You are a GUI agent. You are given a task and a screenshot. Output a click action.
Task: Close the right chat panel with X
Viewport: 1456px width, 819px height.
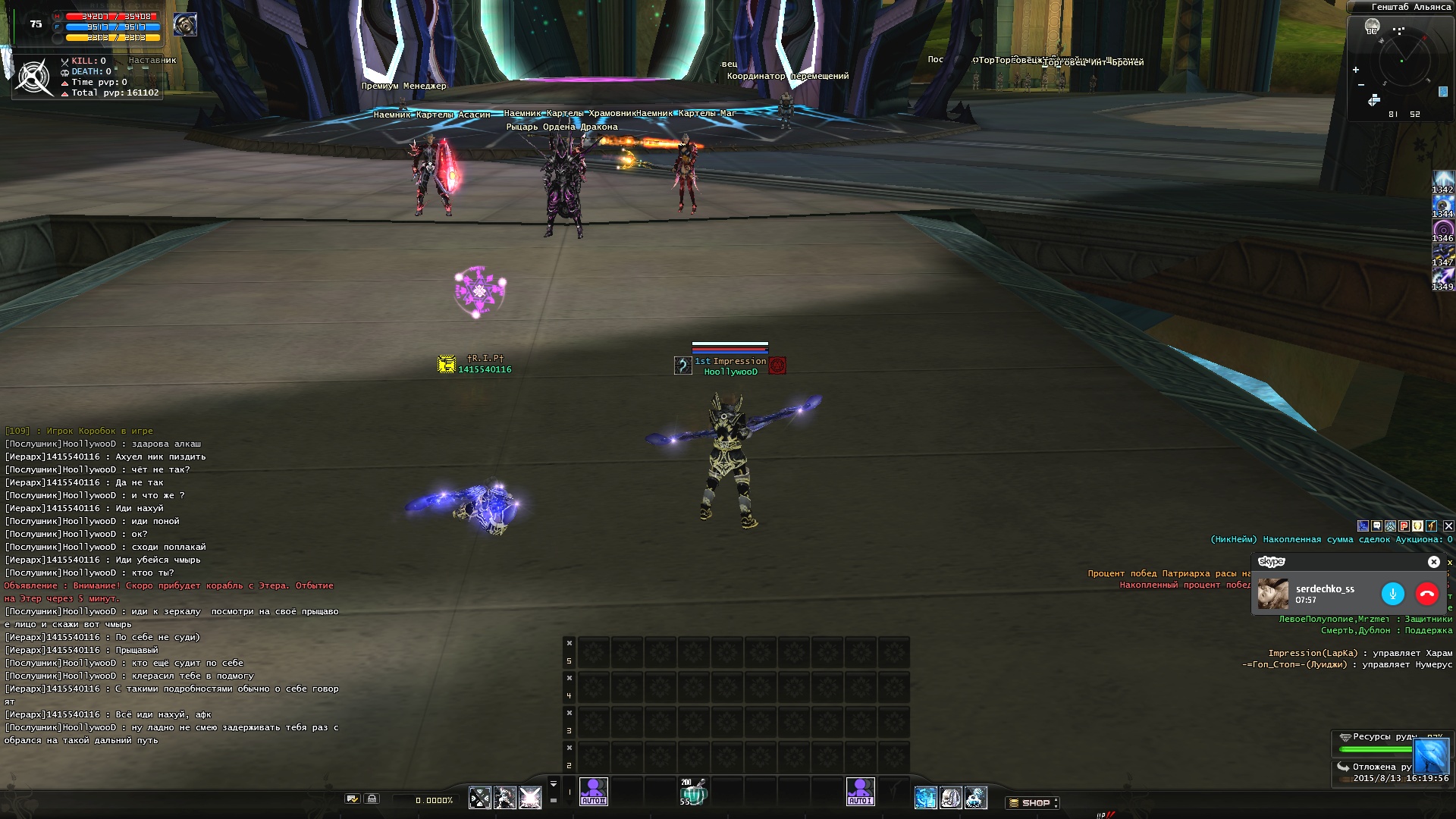(x=1448, y=526)
